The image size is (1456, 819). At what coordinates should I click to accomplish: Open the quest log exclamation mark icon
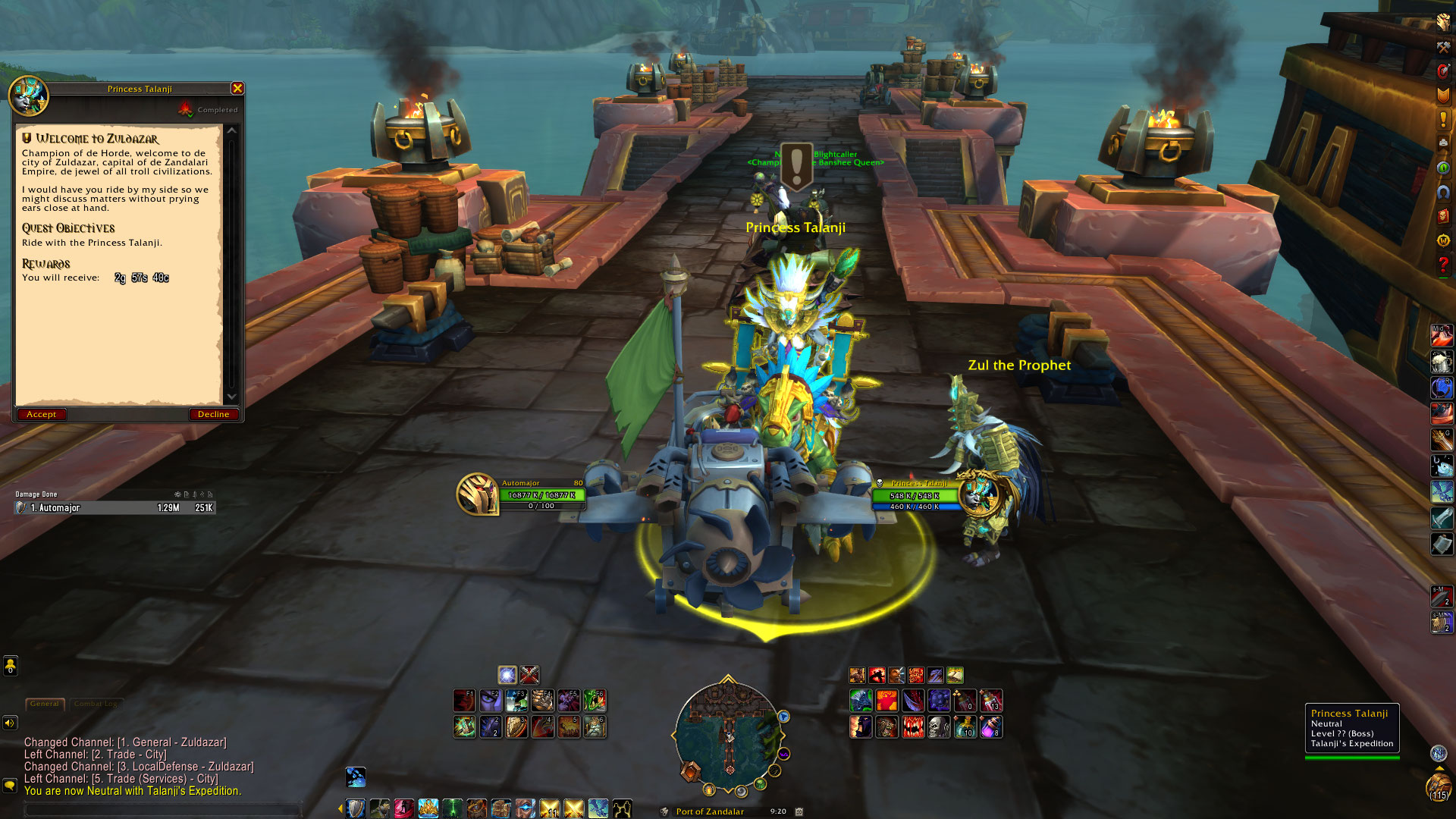coord(1443,120)
